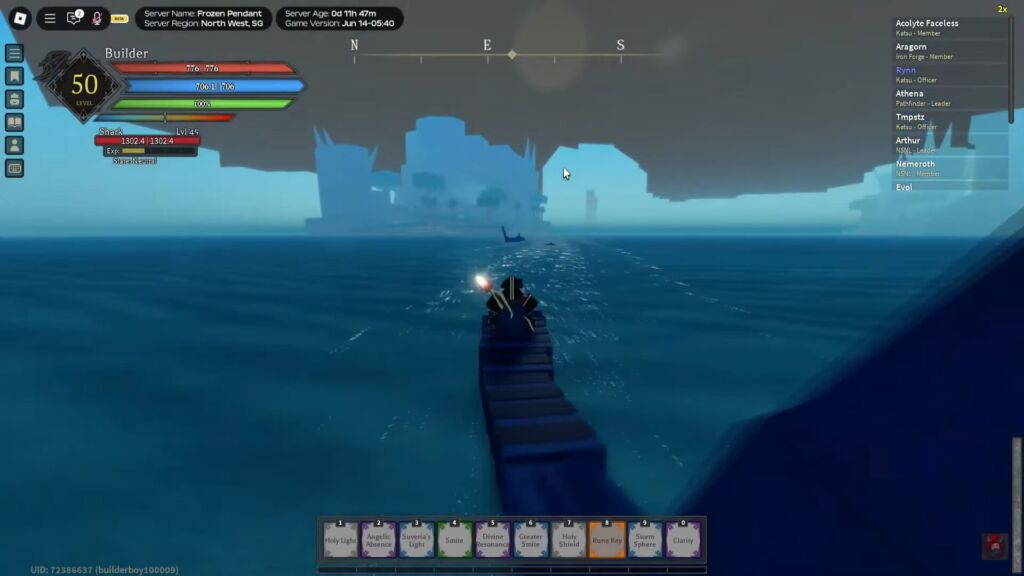The width and height of the screenshot is (1024, 576).
Task: Select the highlighted Rune Key slot
Action: (606, 540)
